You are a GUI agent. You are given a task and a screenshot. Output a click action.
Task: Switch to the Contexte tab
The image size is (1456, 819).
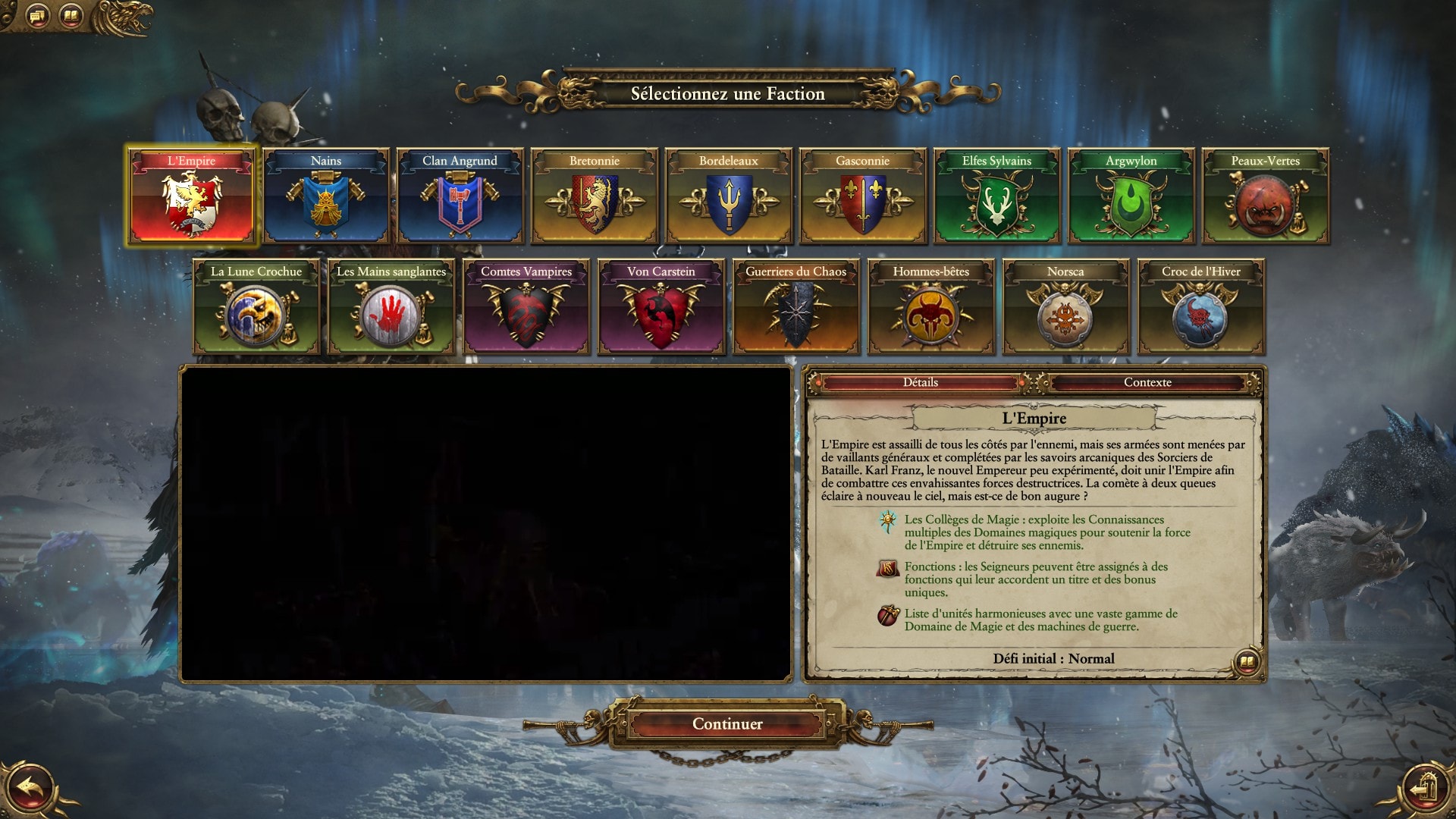pos(1147,383)
